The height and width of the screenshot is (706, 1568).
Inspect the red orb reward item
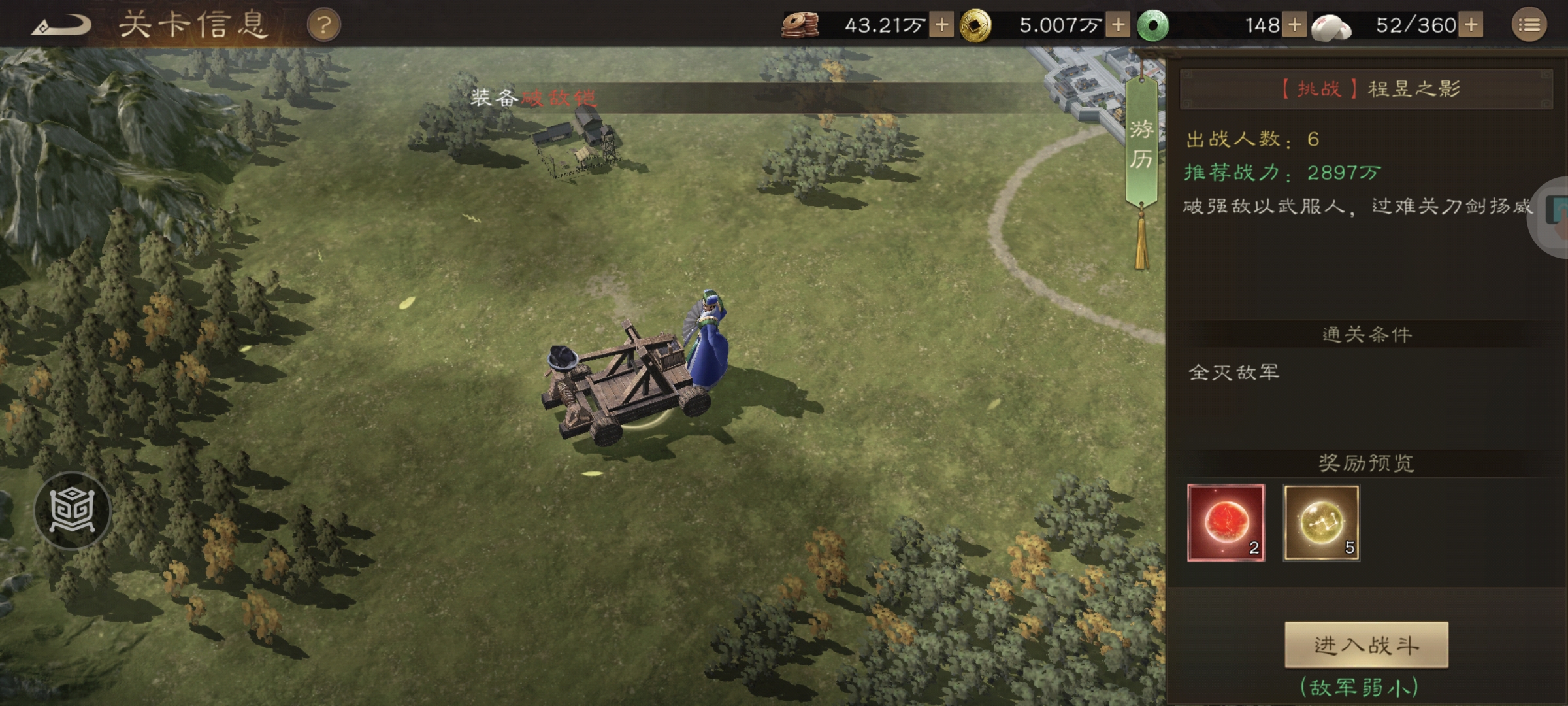1226,522
